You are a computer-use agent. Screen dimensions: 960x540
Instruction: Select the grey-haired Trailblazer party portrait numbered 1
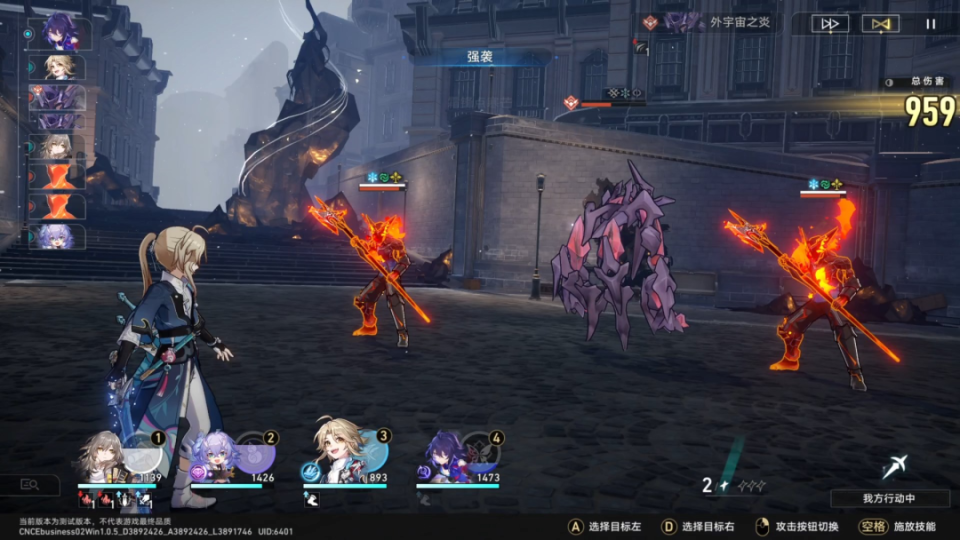point(104,457)
